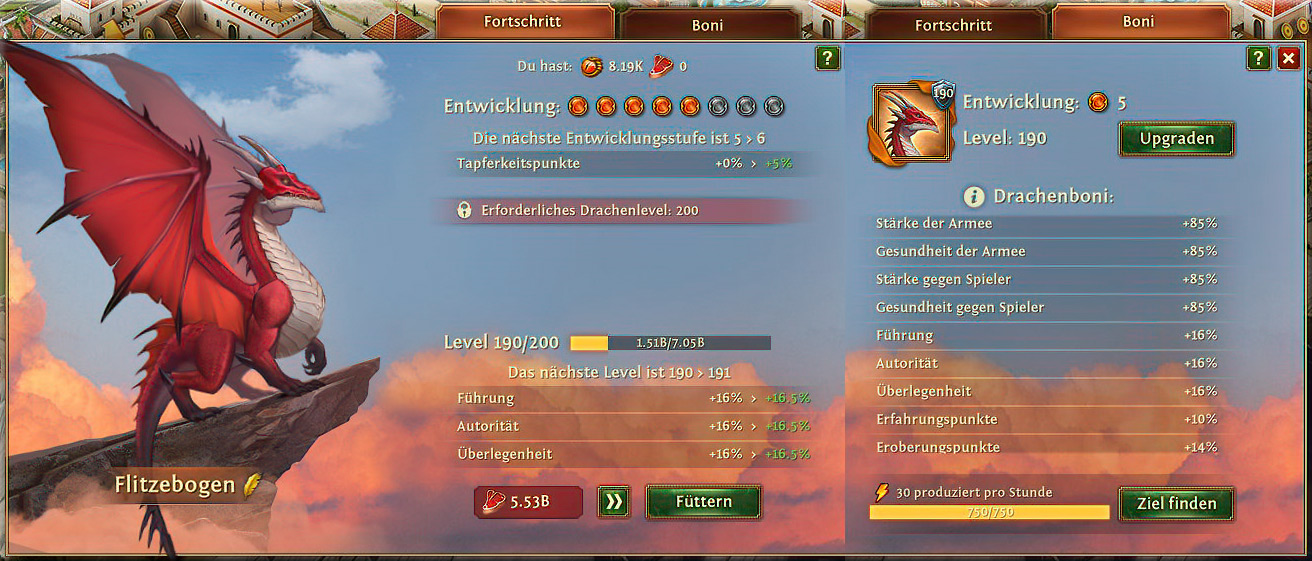Image resolution: width=1312 pixels, height=561 pixels.
Task: Select the Ziel finden button
Action: click(x=1176, y=504)
